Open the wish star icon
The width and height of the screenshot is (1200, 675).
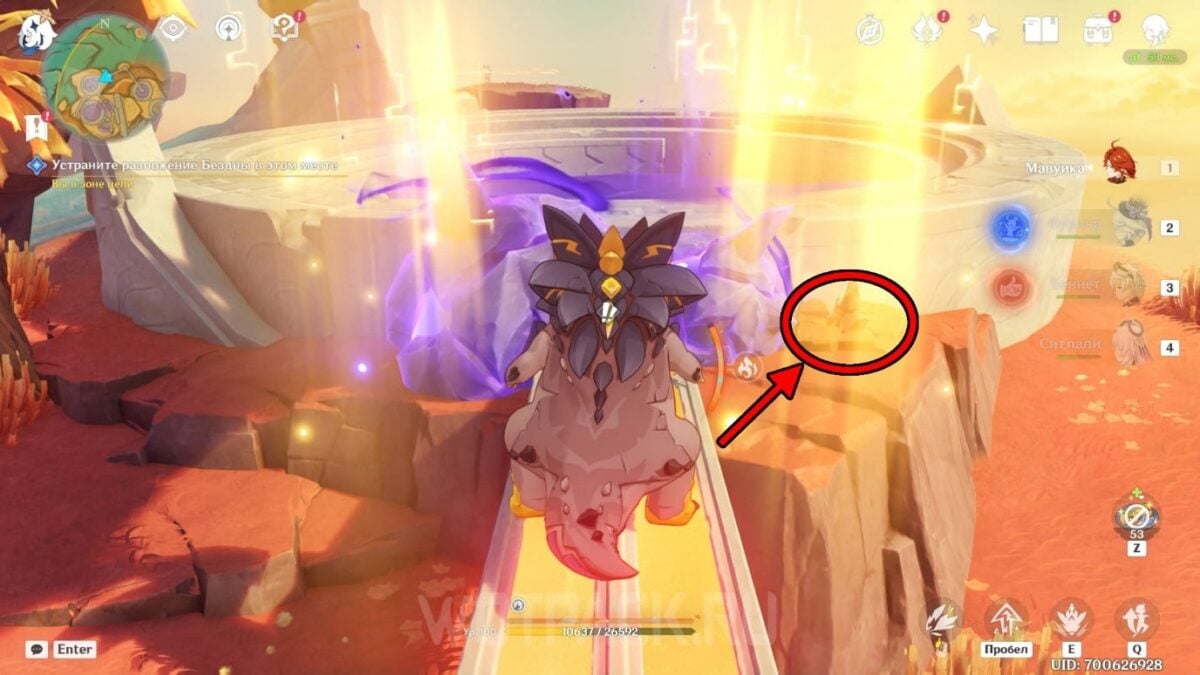pos(984,30)
